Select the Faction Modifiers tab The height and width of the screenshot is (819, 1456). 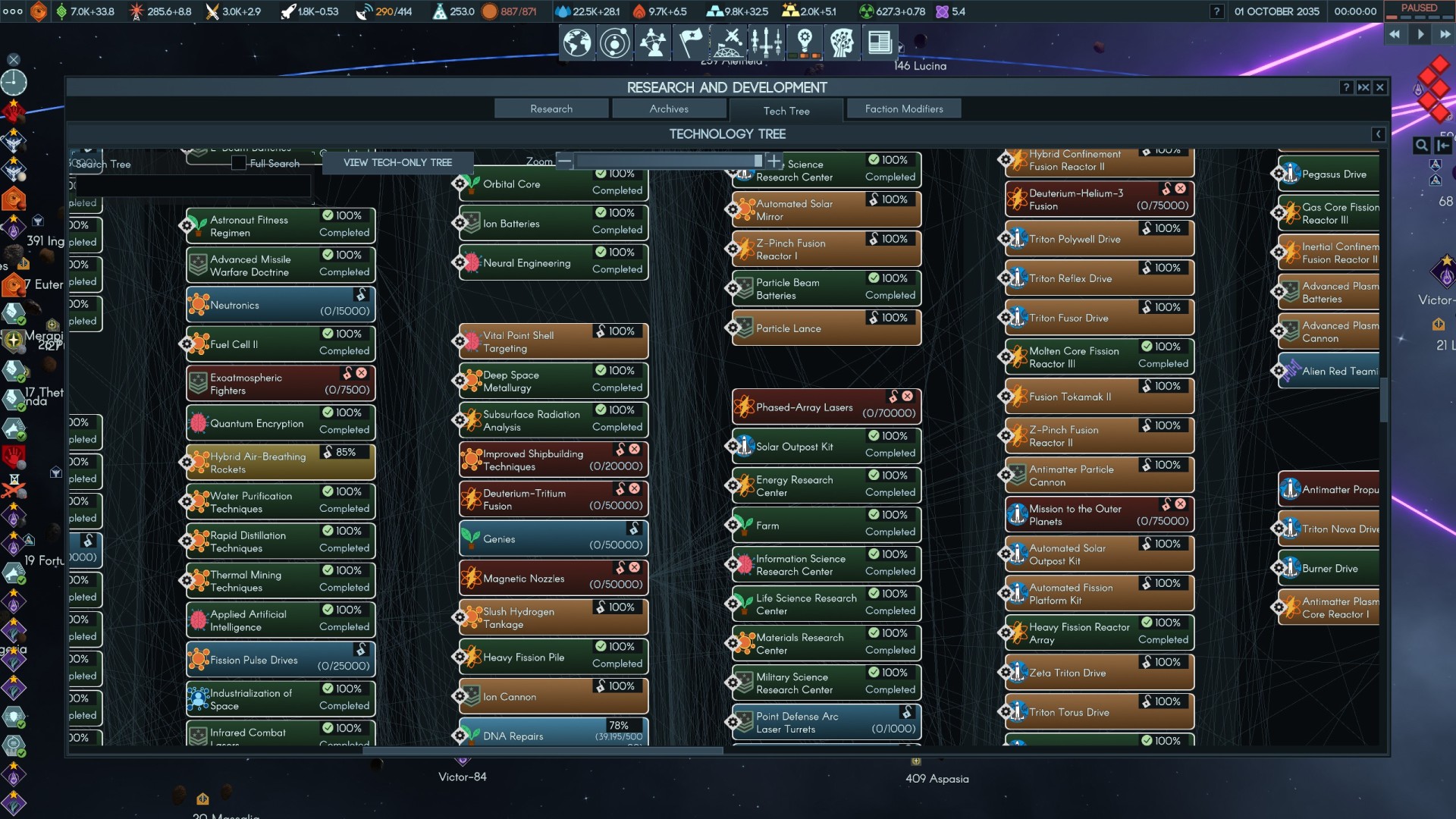coord(904,109)
